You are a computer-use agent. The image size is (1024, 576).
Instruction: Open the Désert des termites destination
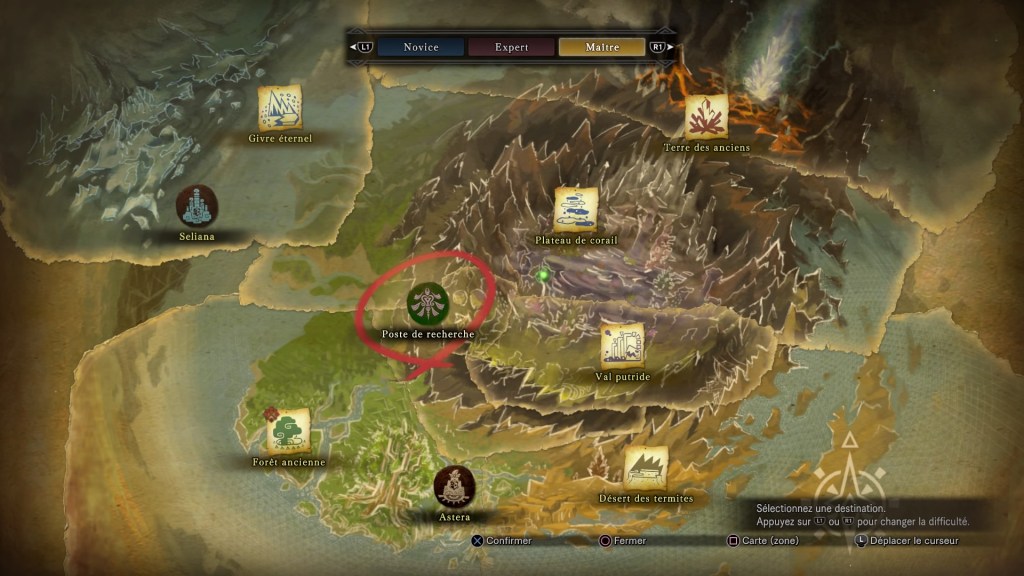[x=645, y=468]
